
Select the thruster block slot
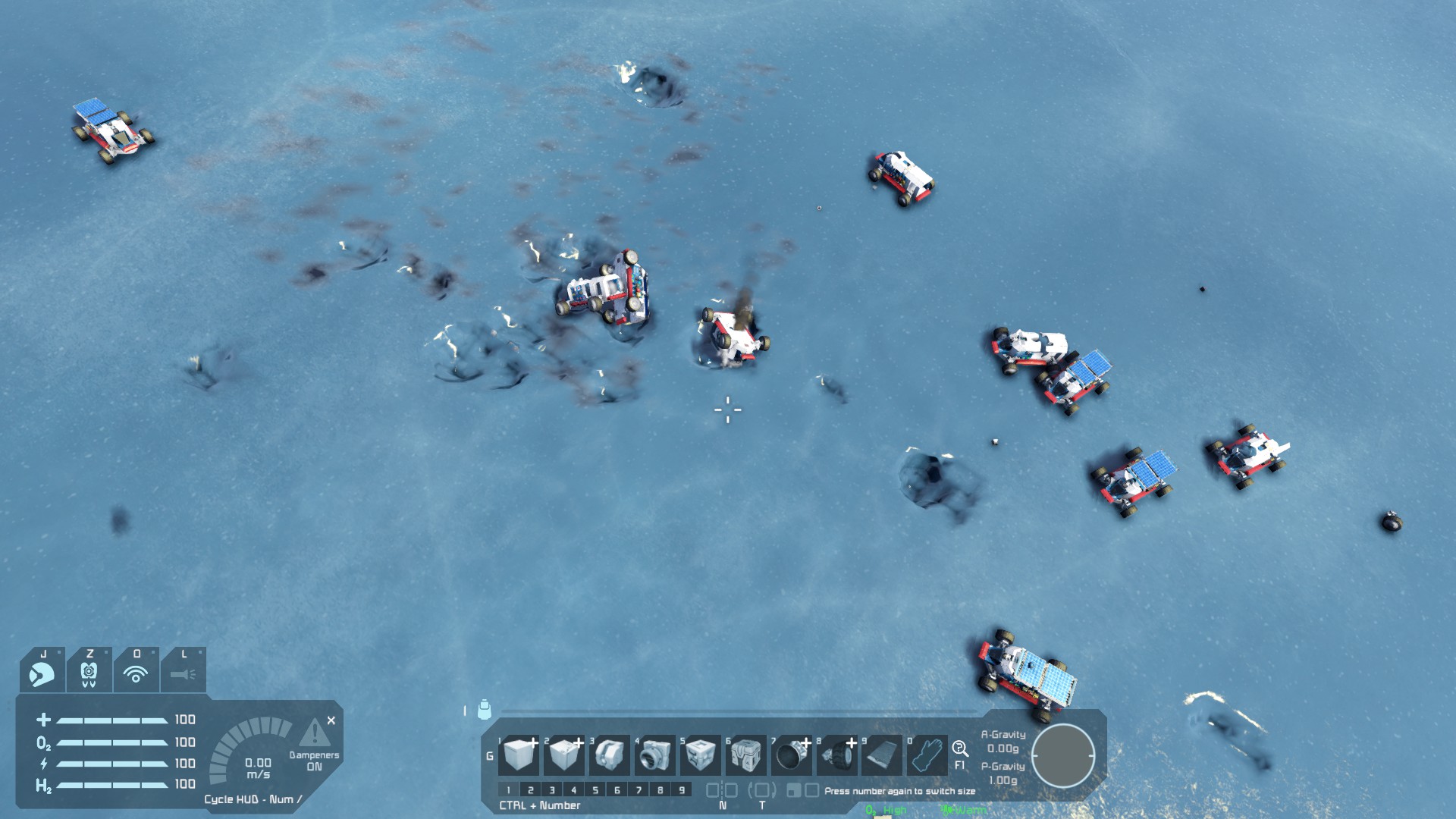(x=791, y=755)
